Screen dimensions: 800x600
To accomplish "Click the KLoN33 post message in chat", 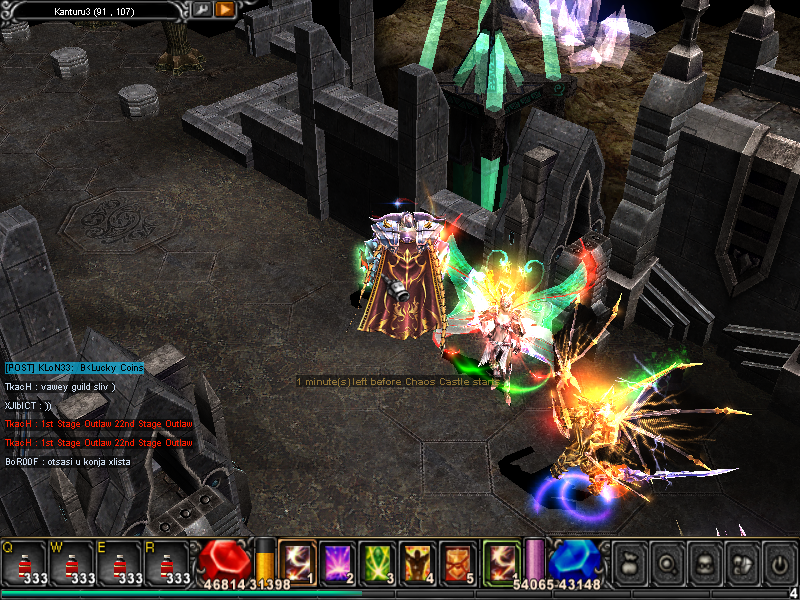I will tap(74, 368).
